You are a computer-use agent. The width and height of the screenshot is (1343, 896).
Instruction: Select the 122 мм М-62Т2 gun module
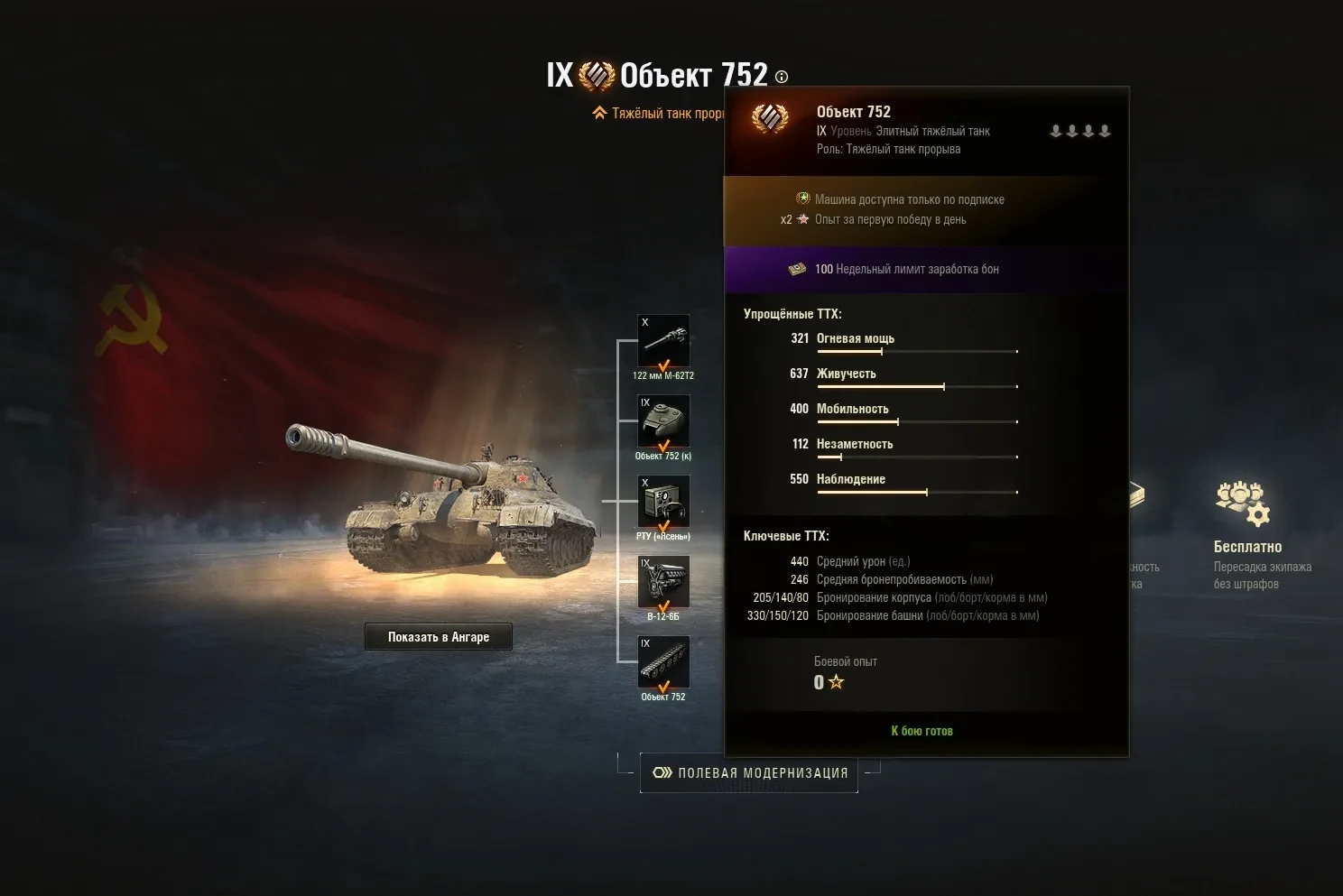point(663,340)
